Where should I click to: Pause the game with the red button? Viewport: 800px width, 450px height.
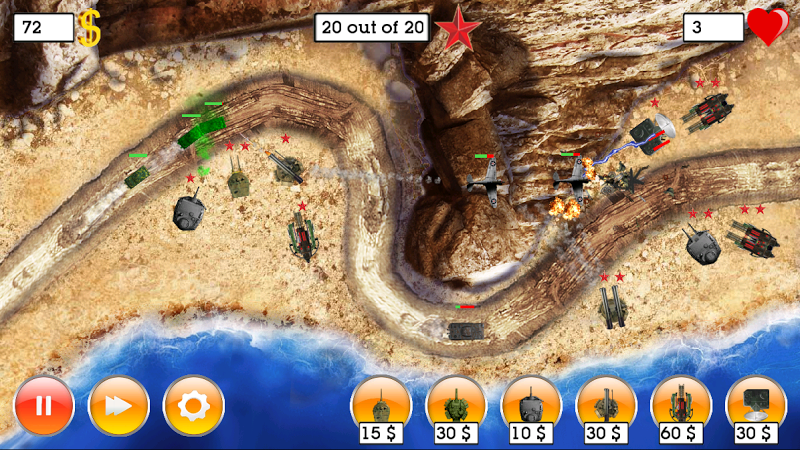[44, 405]
